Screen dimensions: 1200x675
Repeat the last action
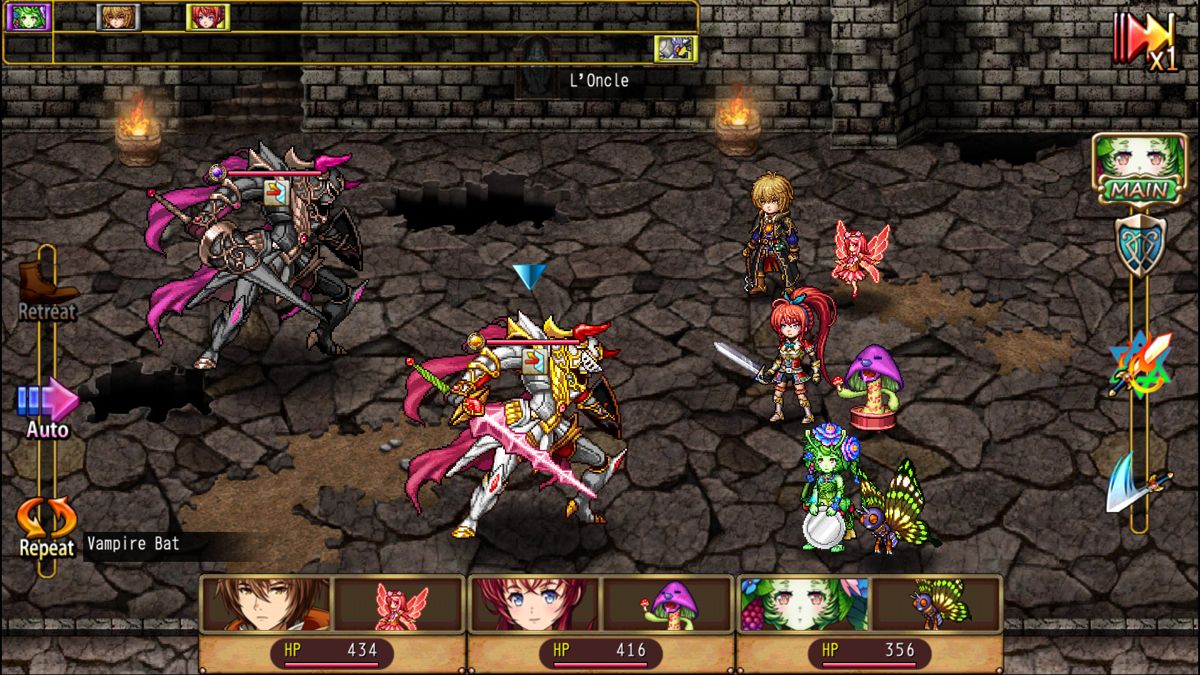coord(46,527)
